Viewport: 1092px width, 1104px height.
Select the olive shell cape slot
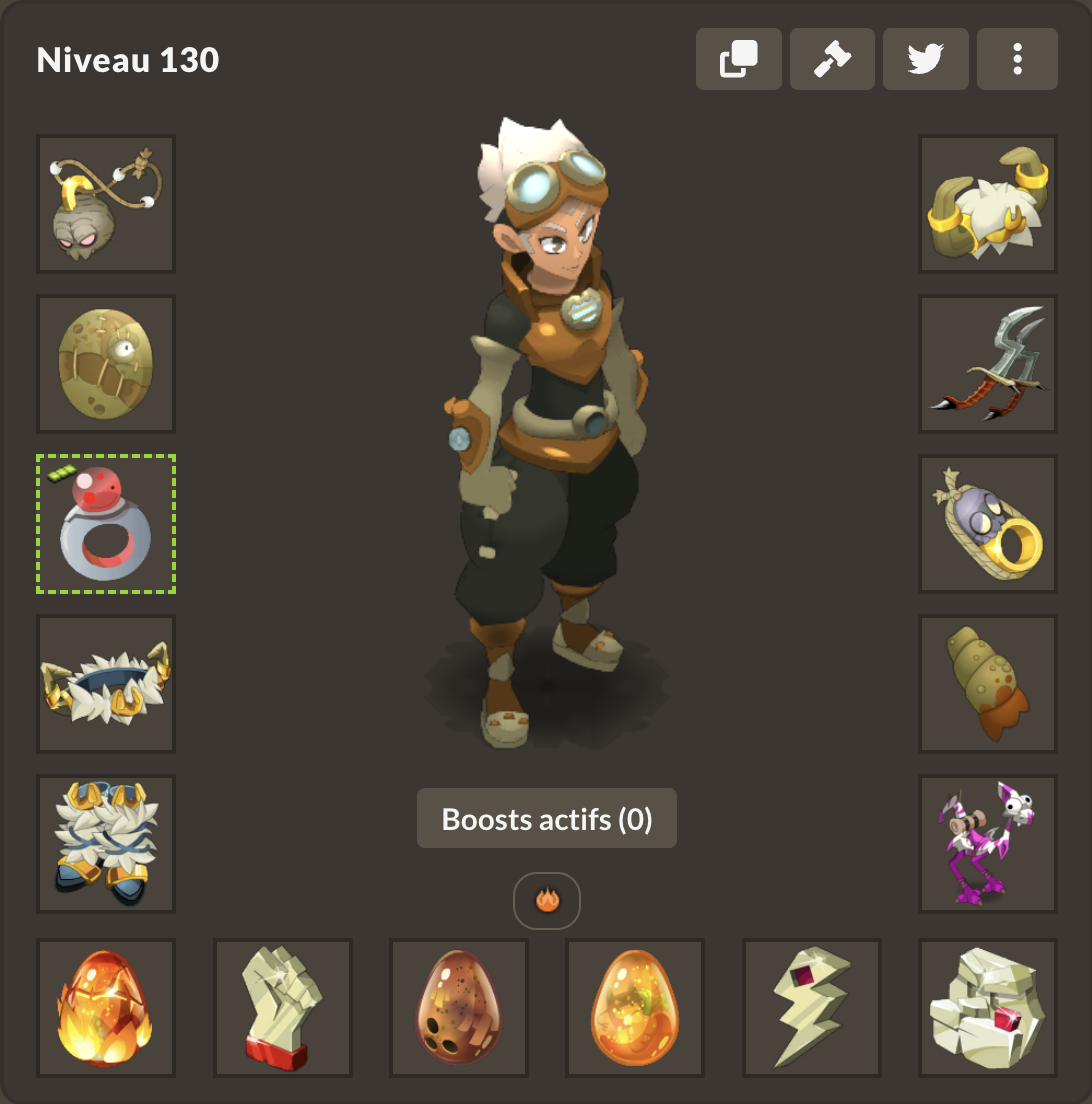coord(988,684)
